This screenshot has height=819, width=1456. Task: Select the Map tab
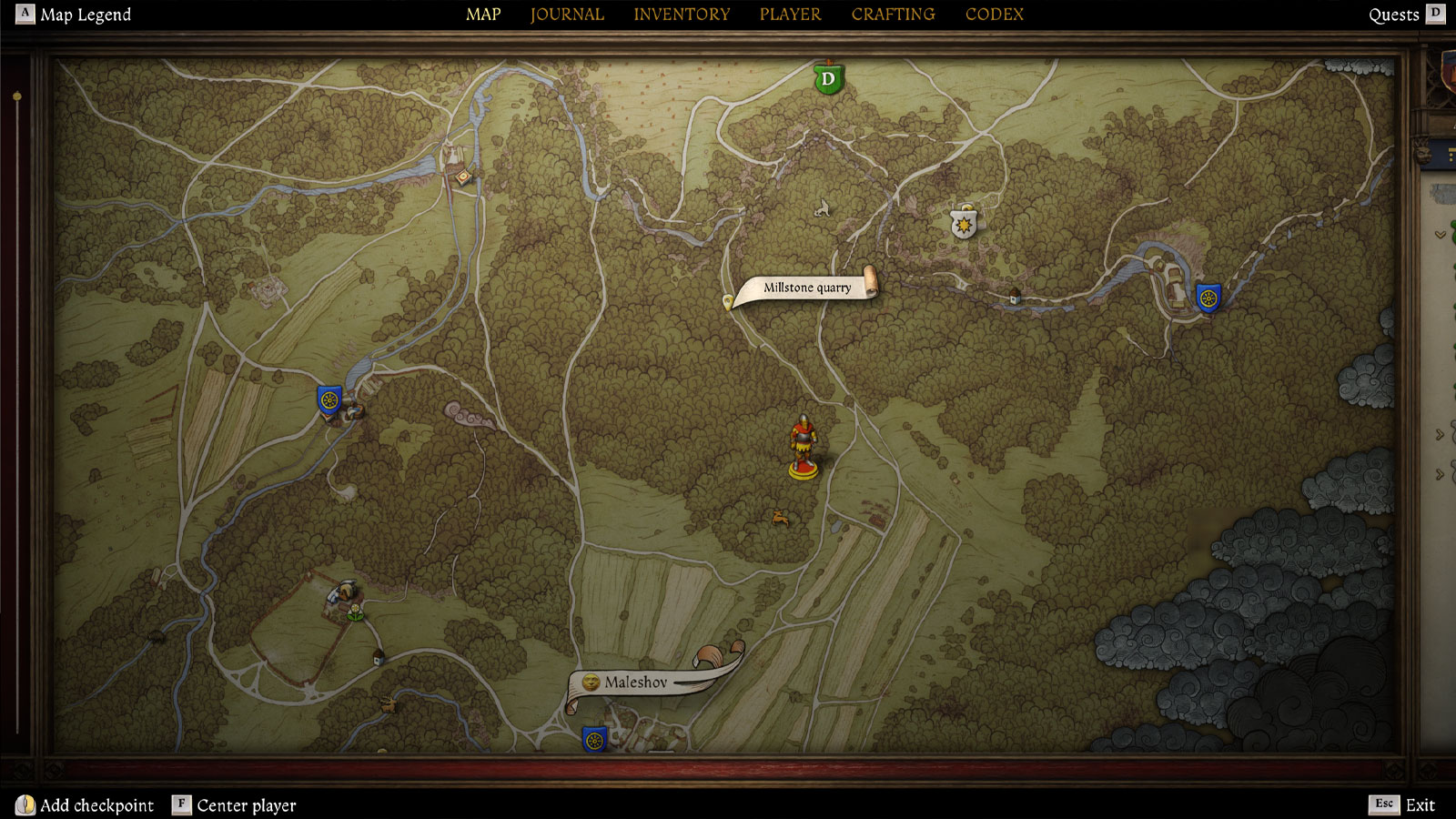pyautogui.click(x=483, y=15)
